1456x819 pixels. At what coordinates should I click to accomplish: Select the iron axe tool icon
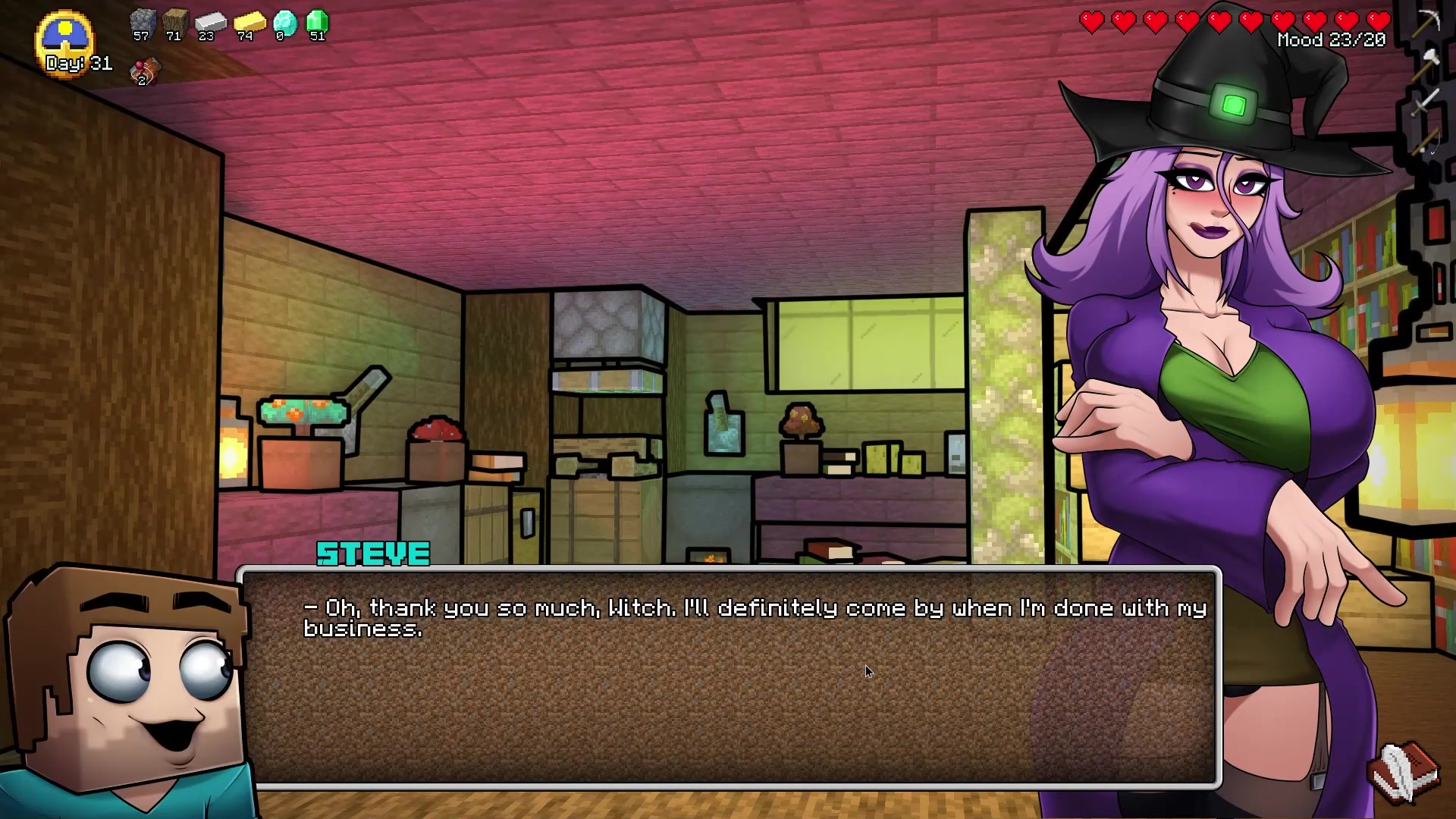(x=1429, y=61)
